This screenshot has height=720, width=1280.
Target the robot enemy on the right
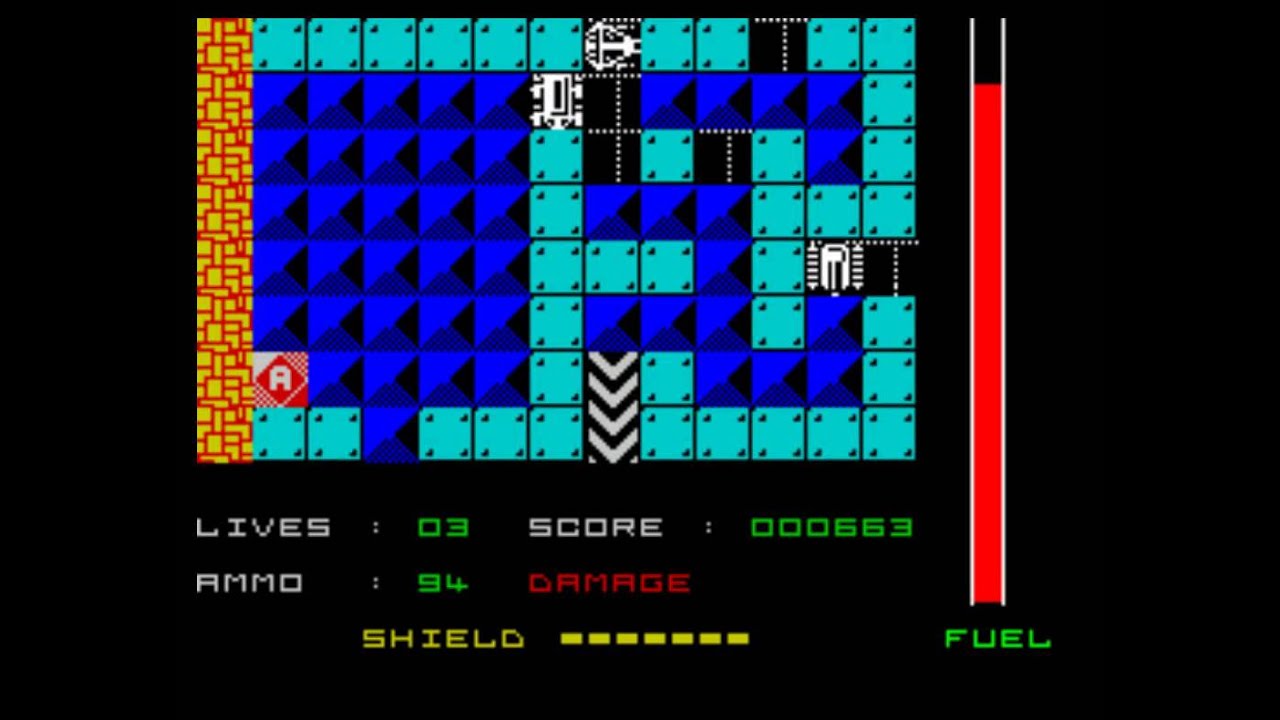835,266
